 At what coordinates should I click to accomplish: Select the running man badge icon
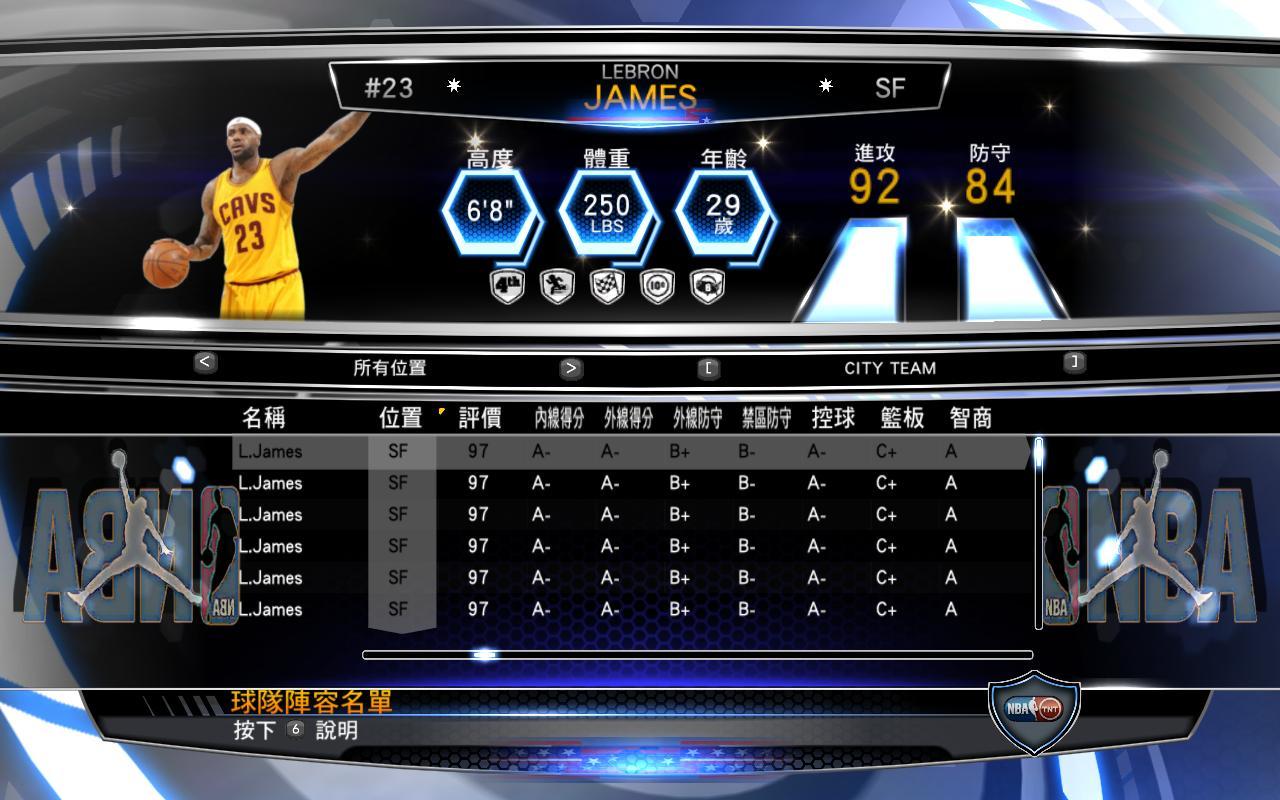click(557, 287)
